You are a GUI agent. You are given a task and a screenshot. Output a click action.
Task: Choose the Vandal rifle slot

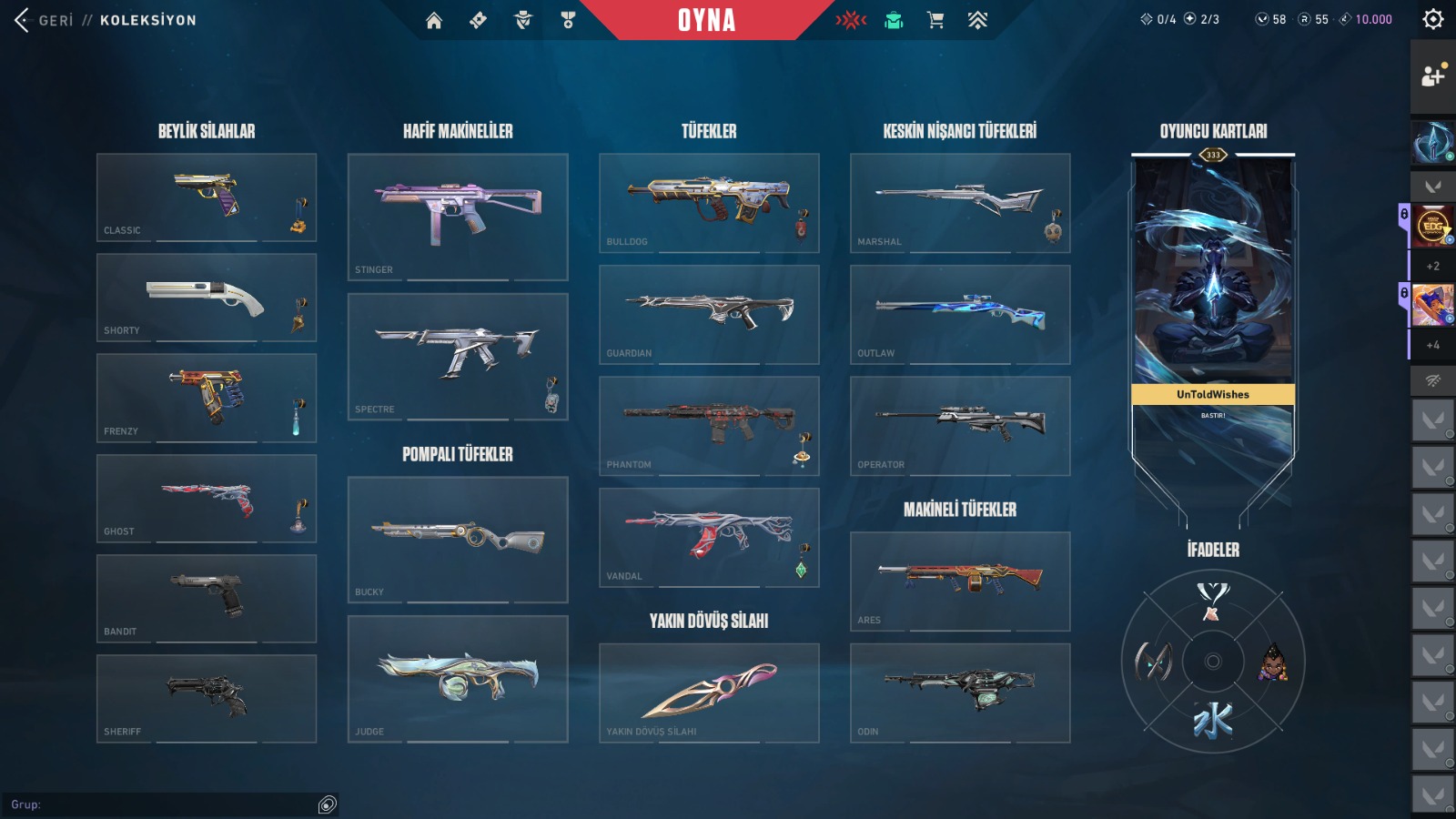709,537
